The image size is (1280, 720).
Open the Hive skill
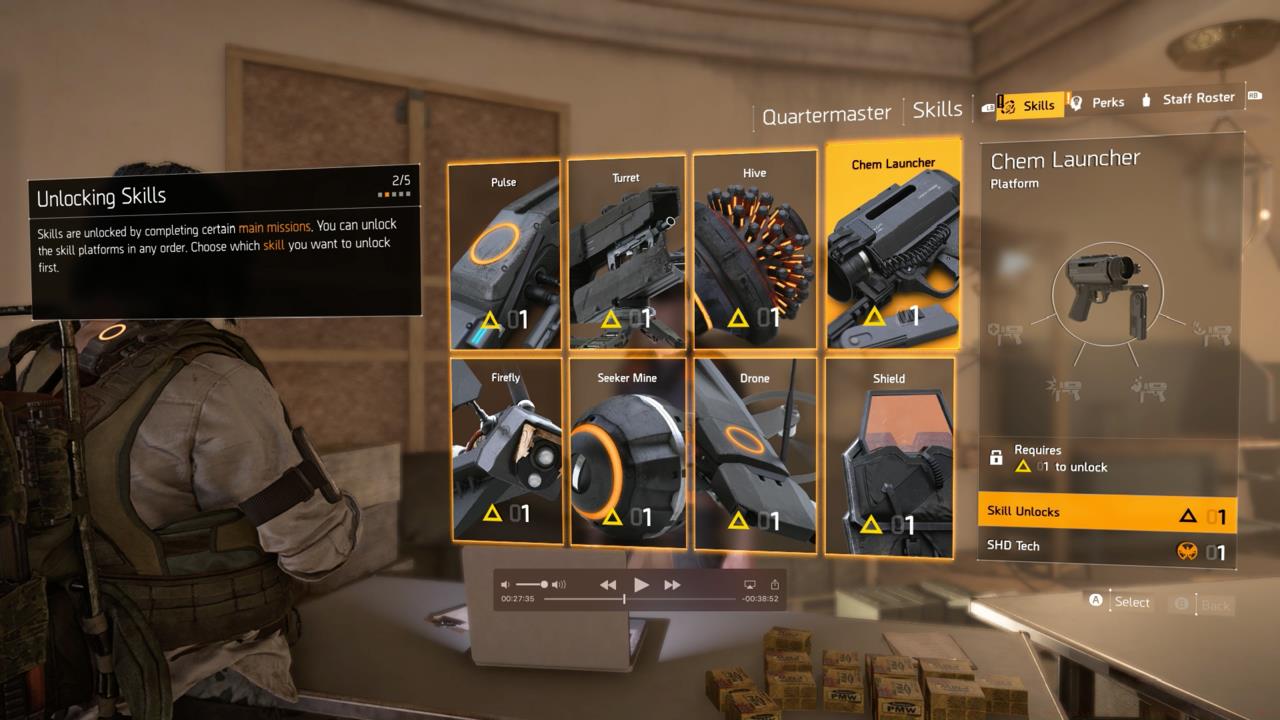753,250
